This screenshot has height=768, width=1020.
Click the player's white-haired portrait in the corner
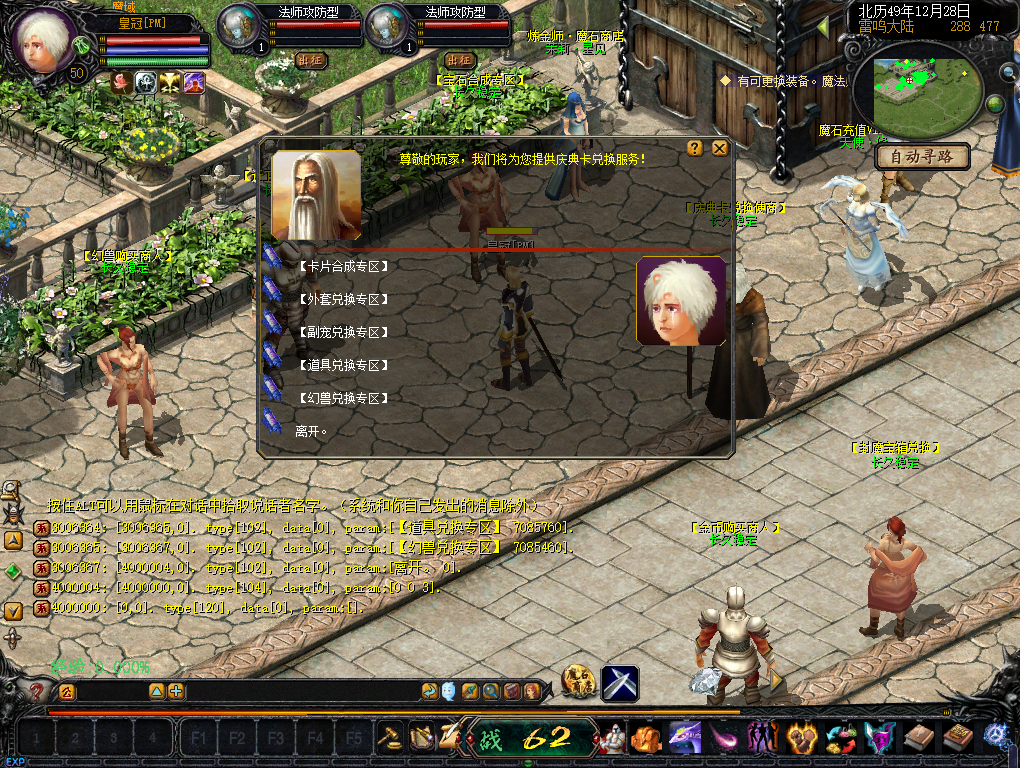click(43, 42)
